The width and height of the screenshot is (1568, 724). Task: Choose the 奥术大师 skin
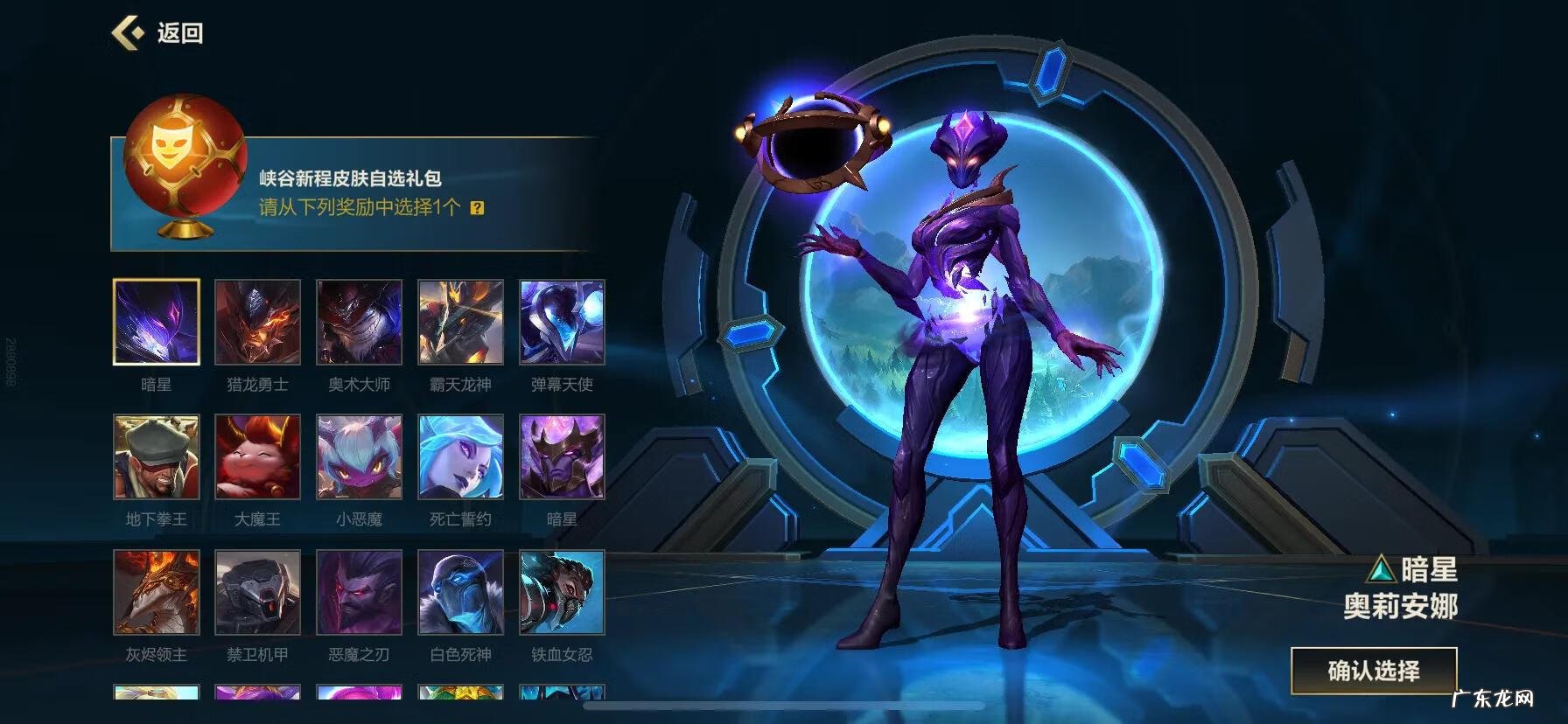(x=359, y=322)
